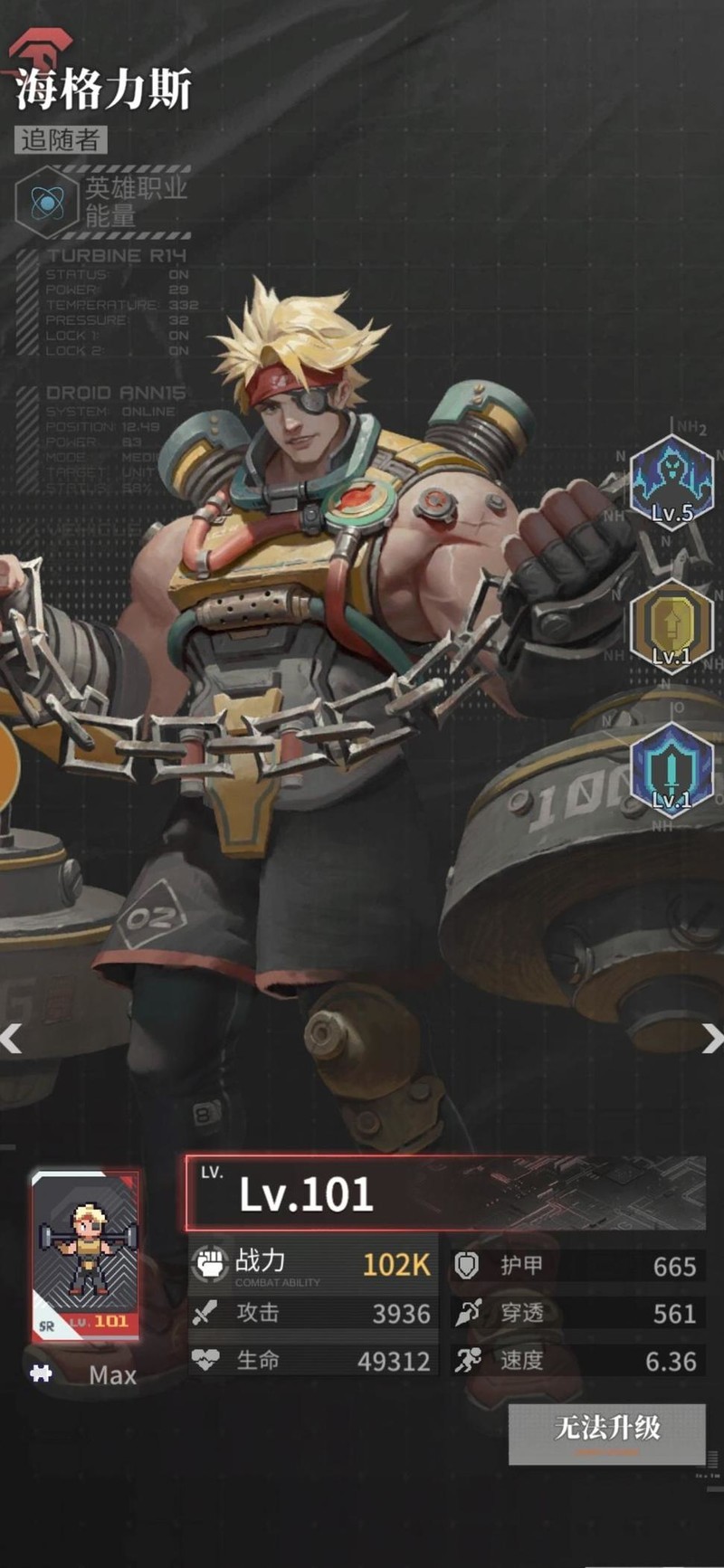Viewport: 724px width, 1568px height.
Task: Open the blue ghost skill Lv.5
Action: pos(672,481)
